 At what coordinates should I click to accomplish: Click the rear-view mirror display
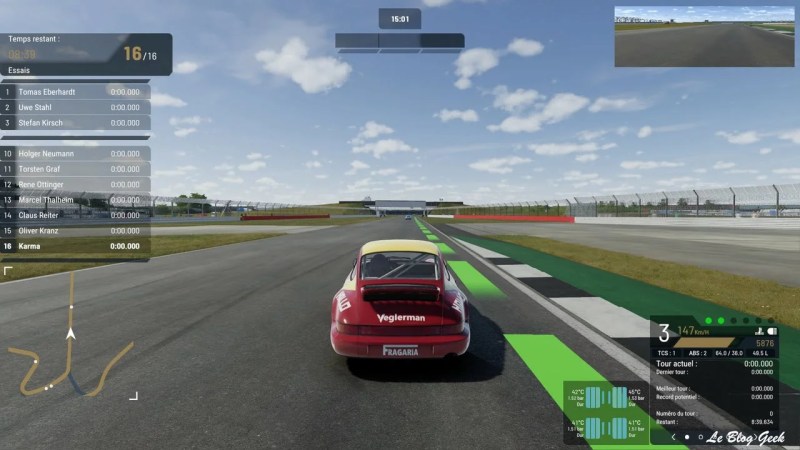(704, 37)
